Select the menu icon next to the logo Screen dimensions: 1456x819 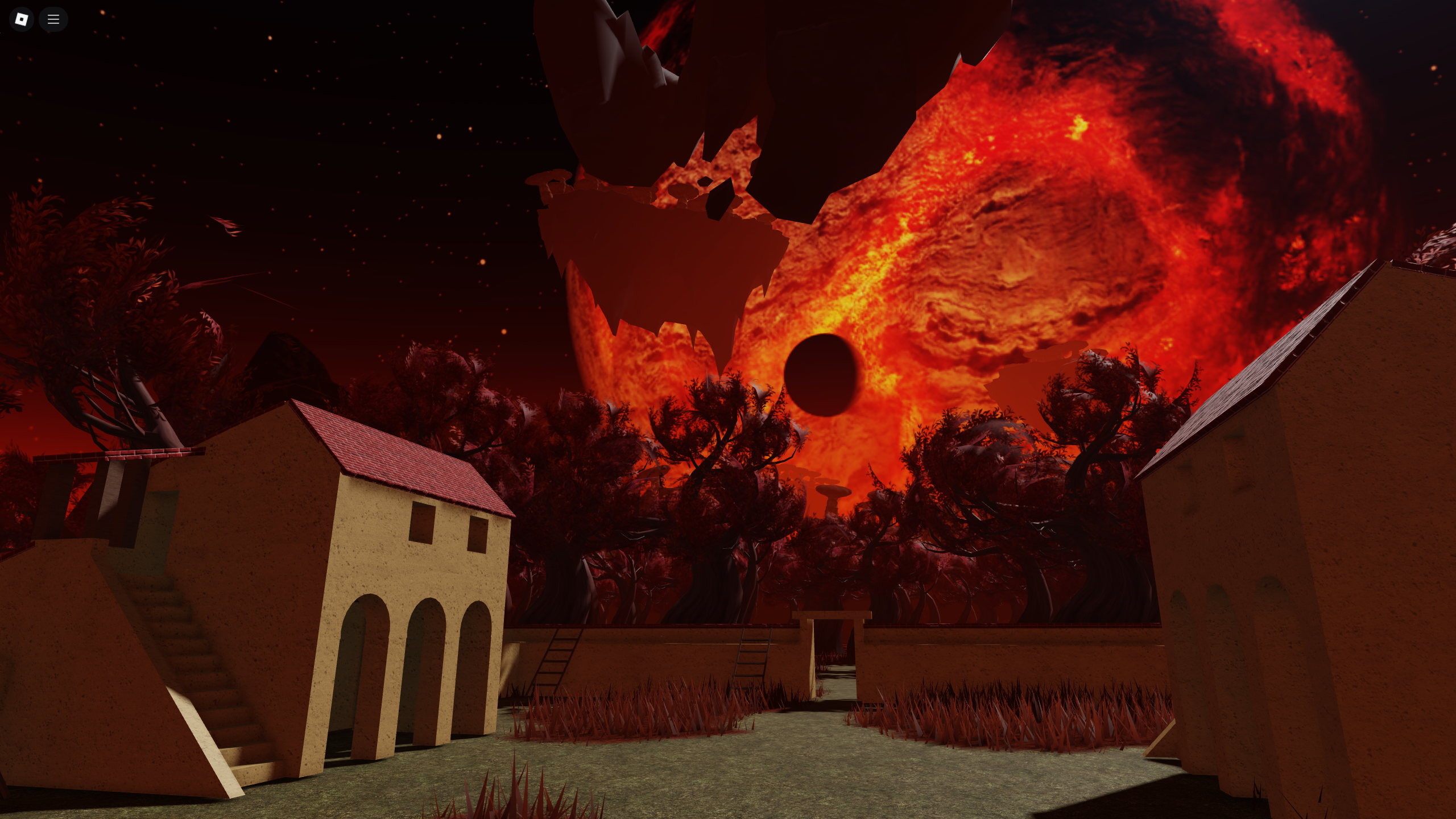[53, 19]
